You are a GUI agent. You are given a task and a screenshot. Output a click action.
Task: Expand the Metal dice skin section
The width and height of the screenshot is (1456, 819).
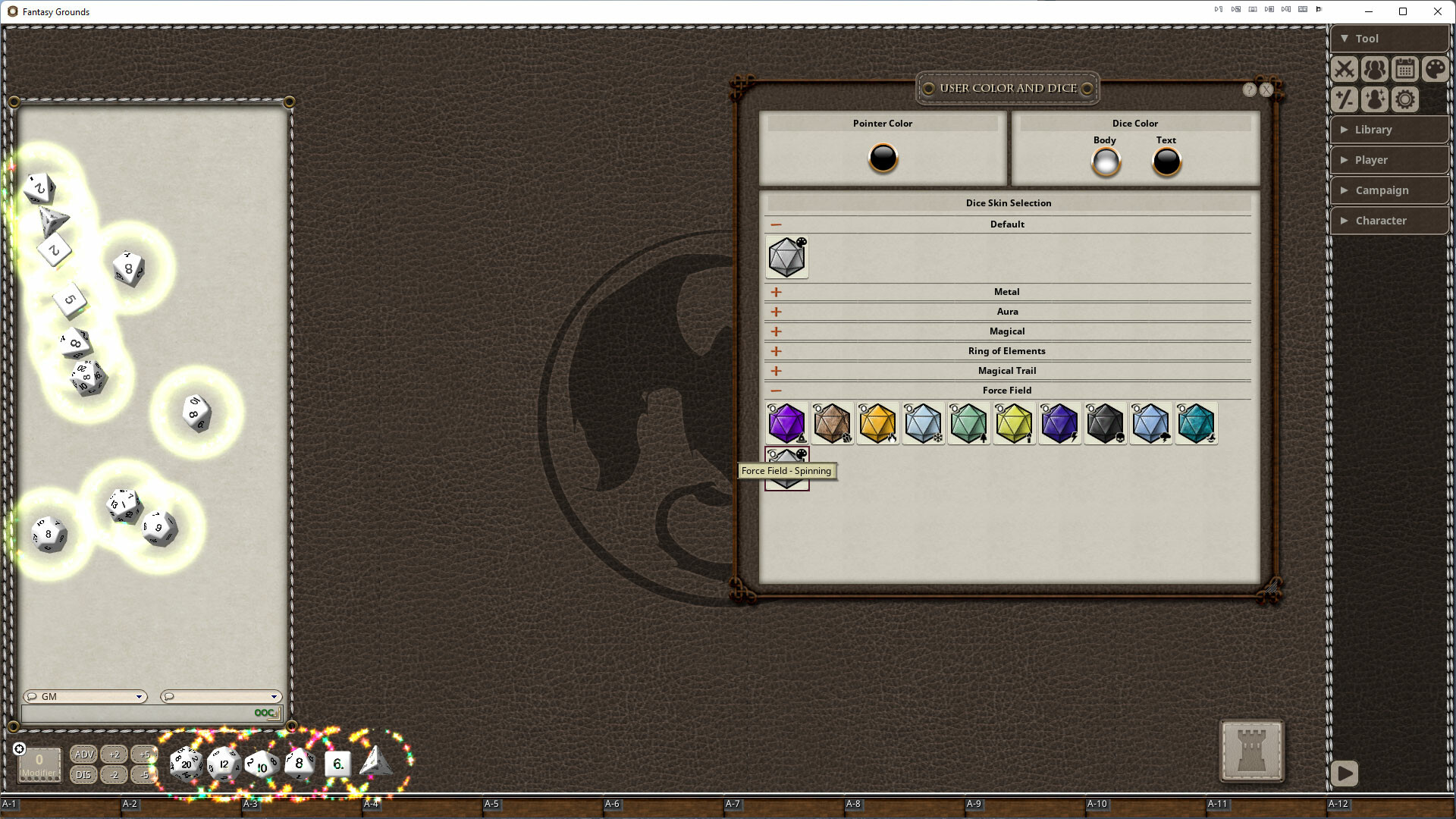click(x=775, y=291)
